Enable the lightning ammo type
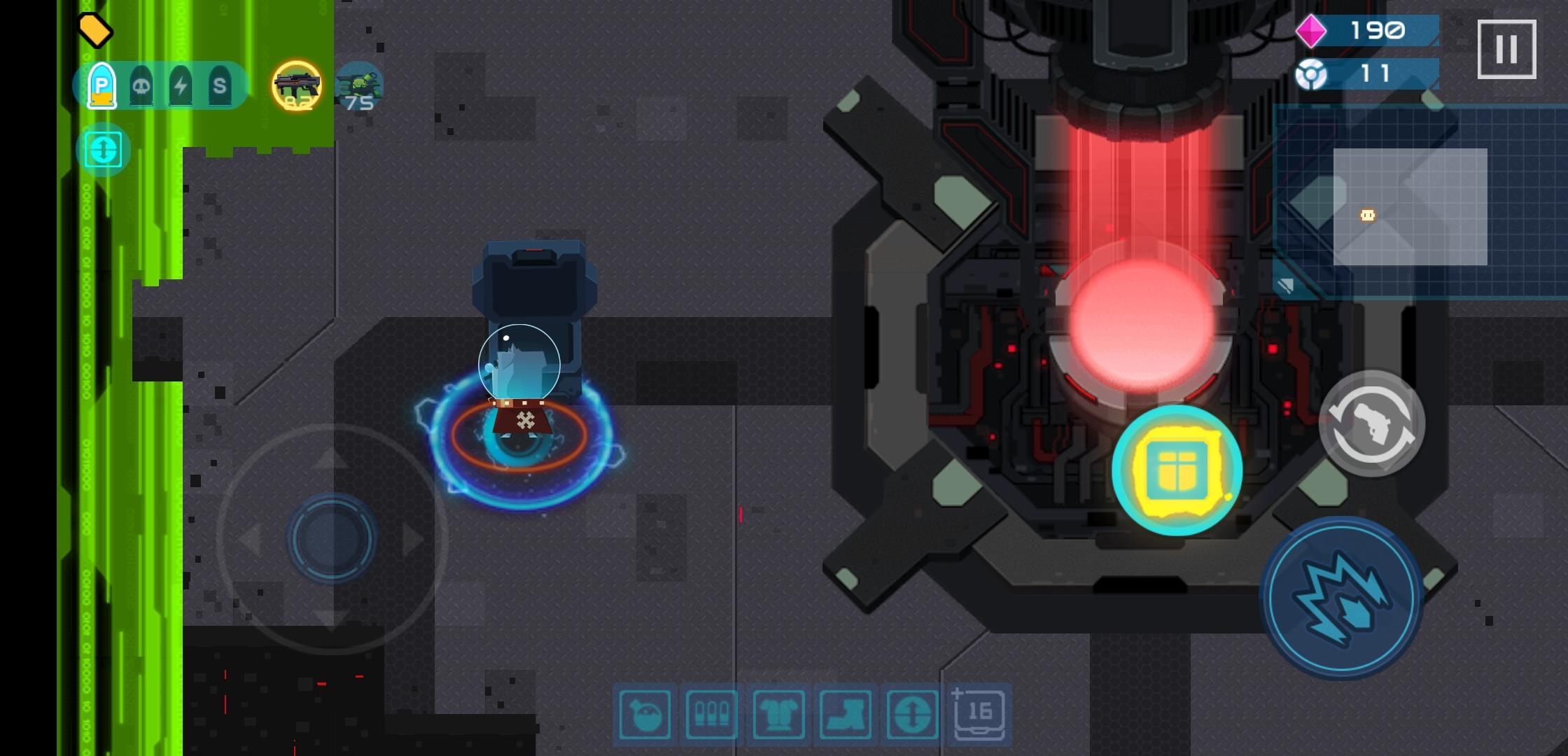The width and height of the screenshot is (1568, 756). point(182,84)
